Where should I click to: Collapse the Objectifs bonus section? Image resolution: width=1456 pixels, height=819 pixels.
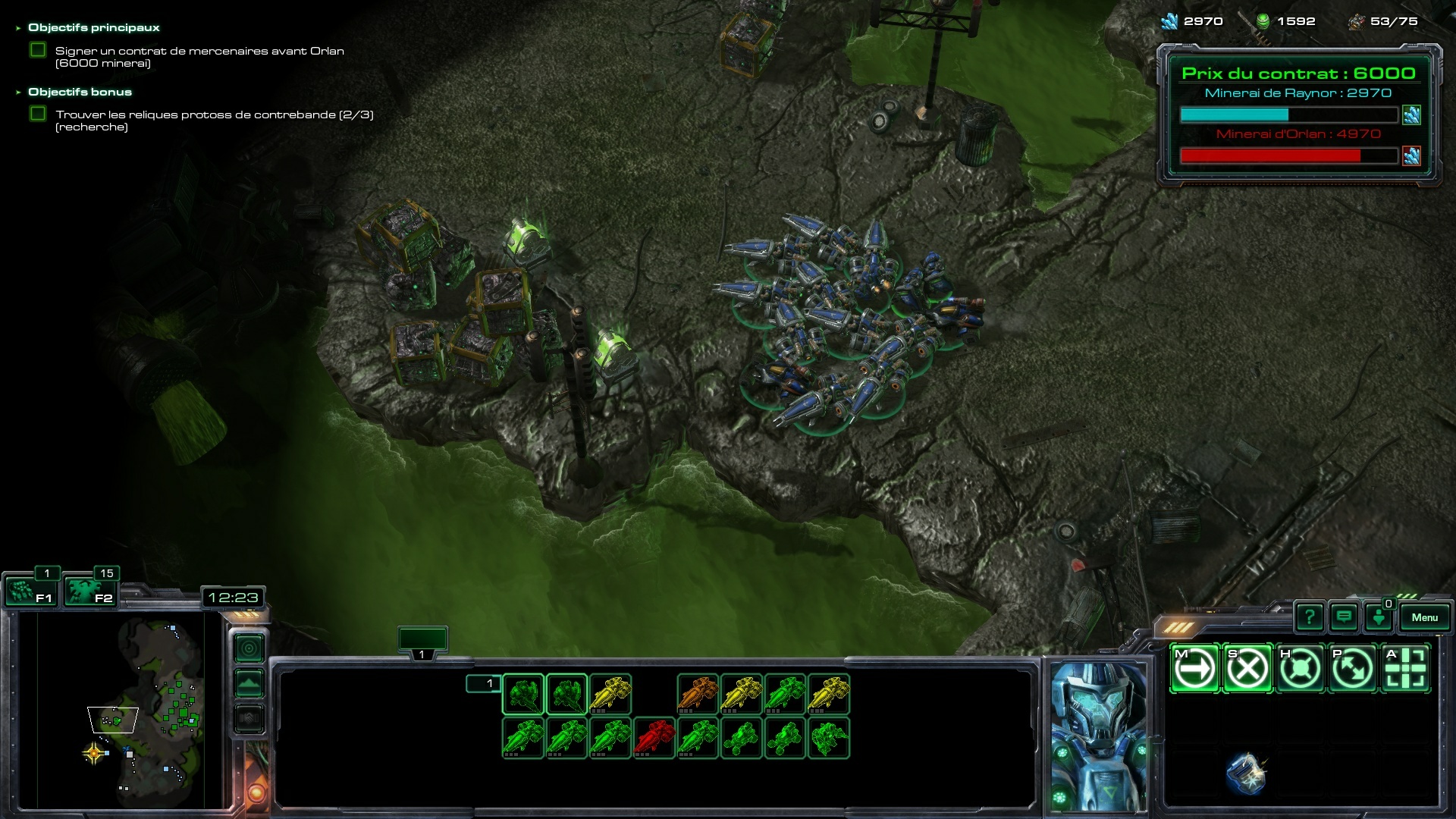[x=18, y=93]
